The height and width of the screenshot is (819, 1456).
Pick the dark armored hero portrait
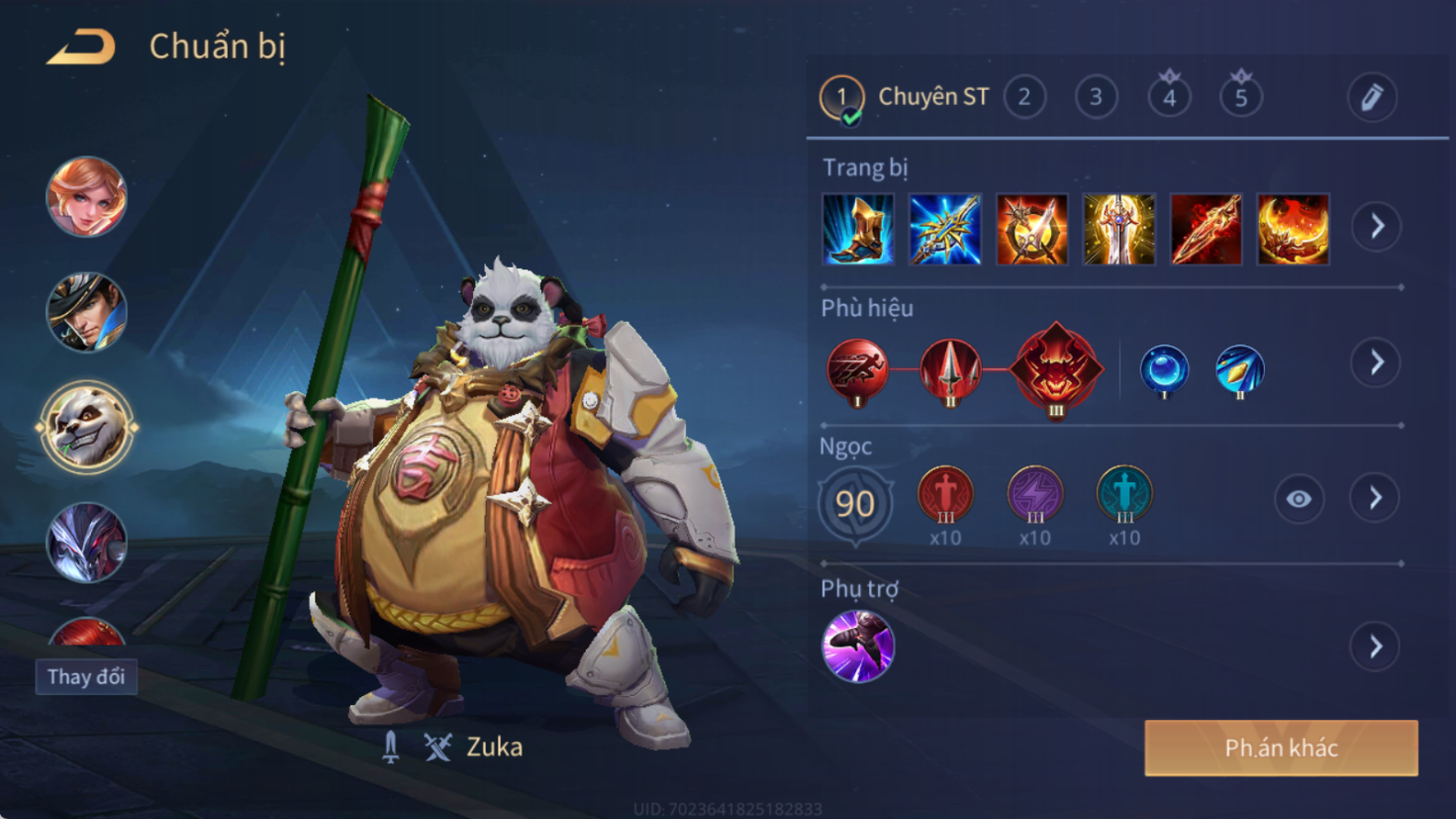87,542
